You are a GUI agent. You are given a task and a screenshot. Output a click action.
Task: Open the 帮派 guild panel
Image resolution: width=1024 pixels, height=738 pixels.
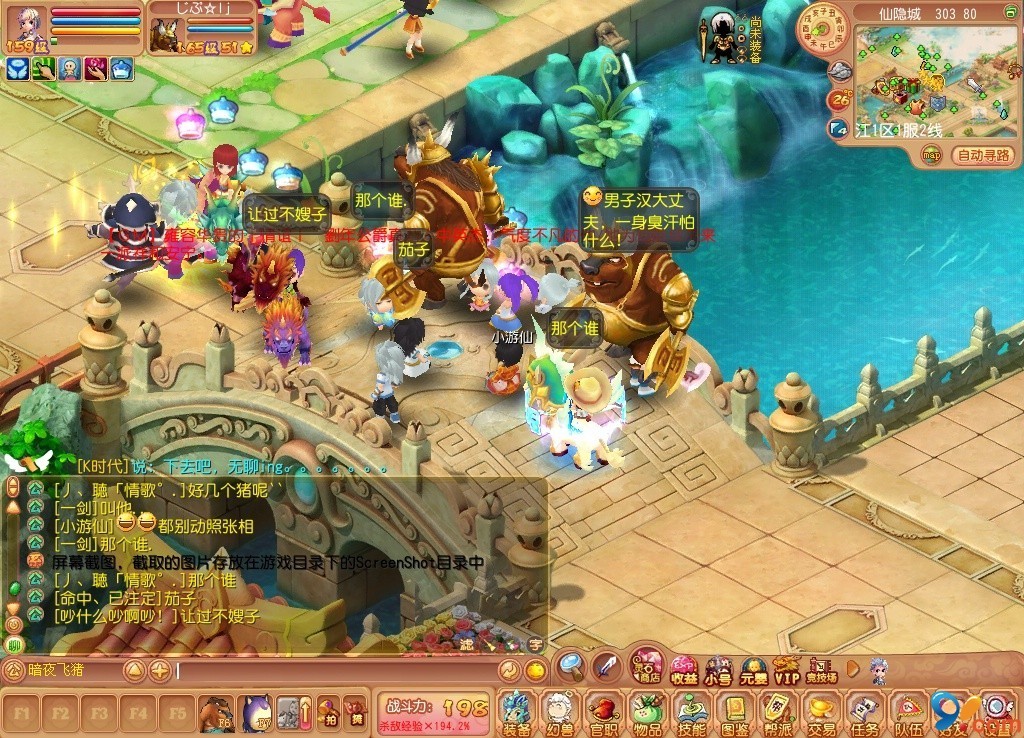pos(778,712)
